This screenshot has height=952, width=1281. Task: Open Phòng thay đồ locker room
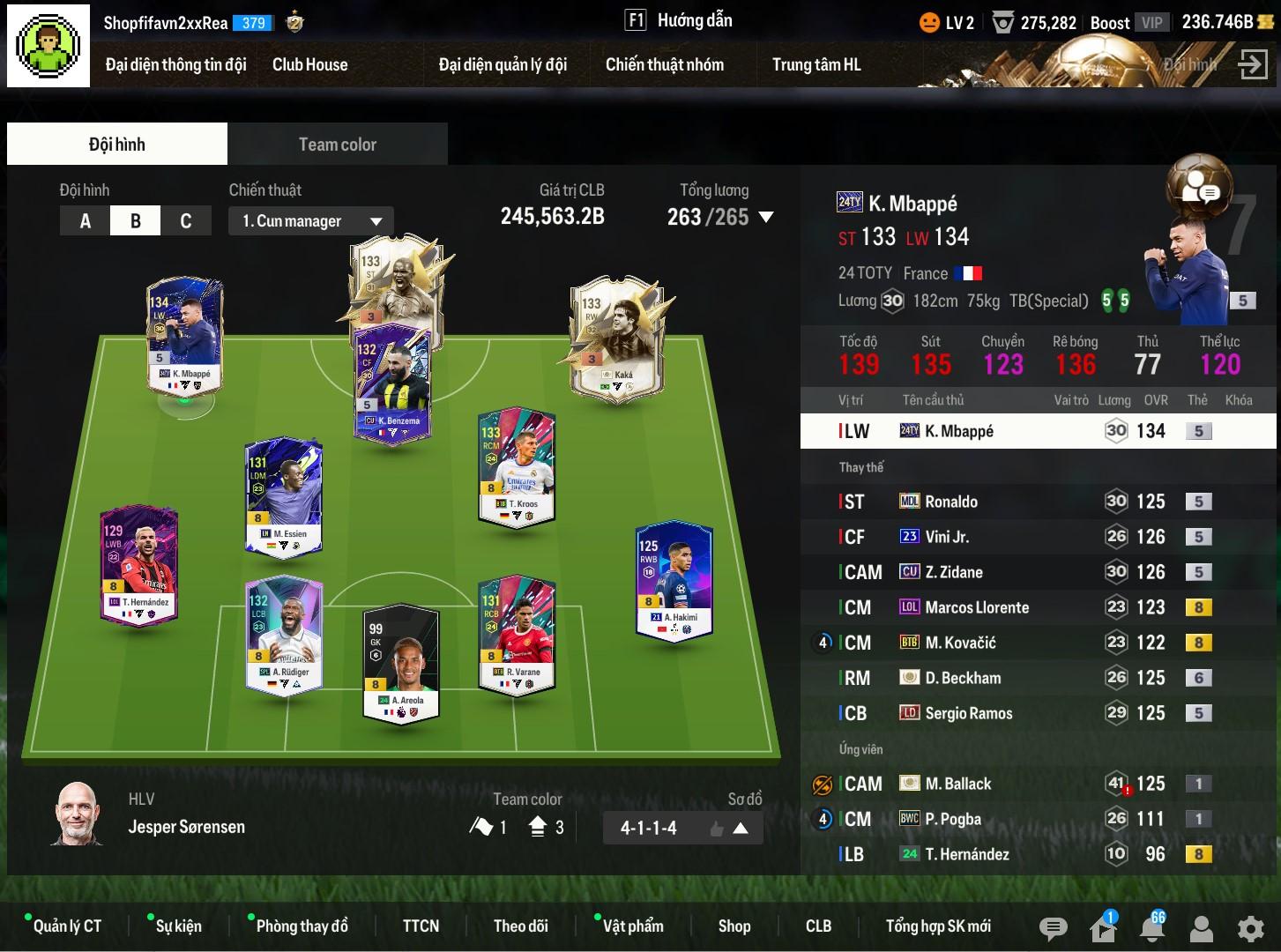point(302,926)
